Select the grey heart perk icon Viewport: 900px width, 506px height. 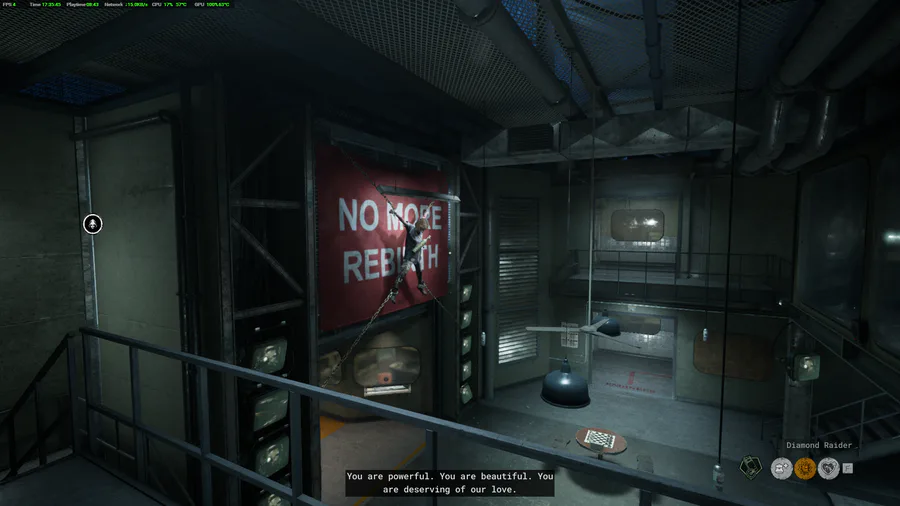828,466
